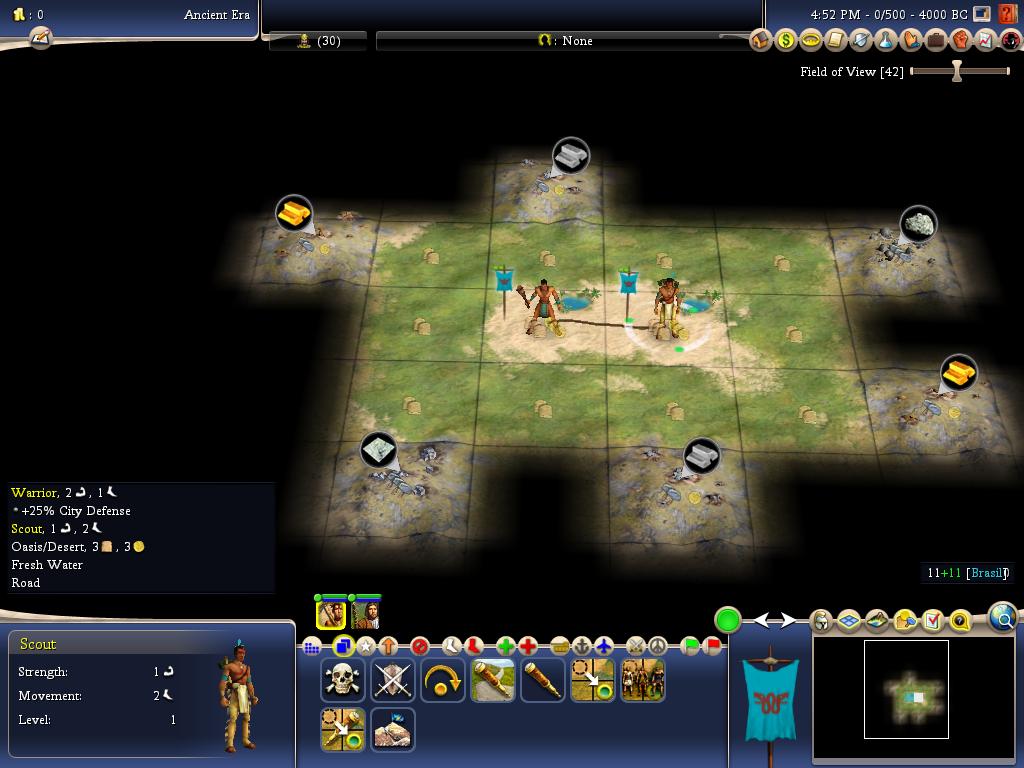This screenshot has width=1024, height=768.
Task: Select the three warriors group action
Action: 642,680
